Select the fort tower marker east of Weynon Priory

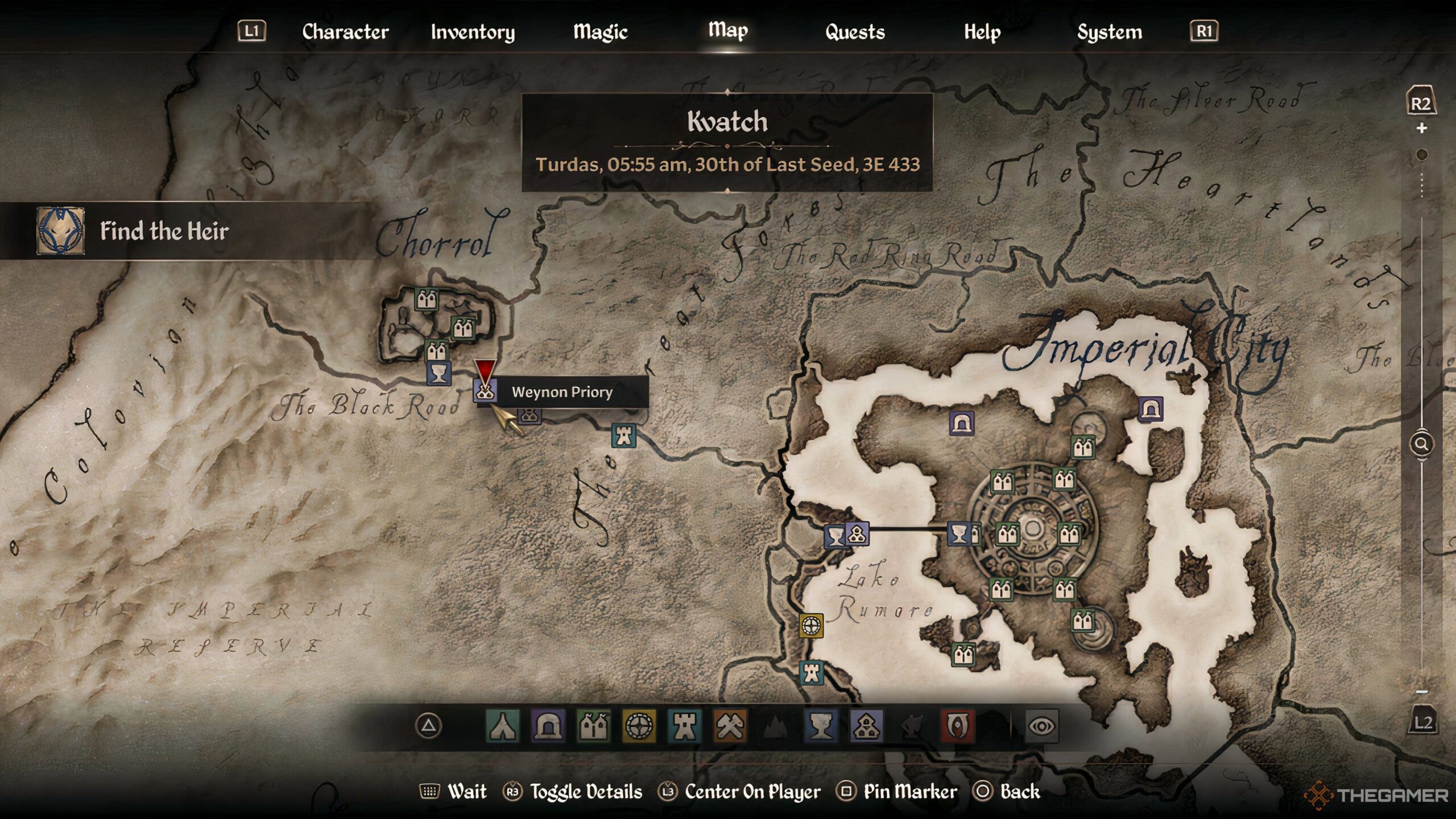pos(624,436)
